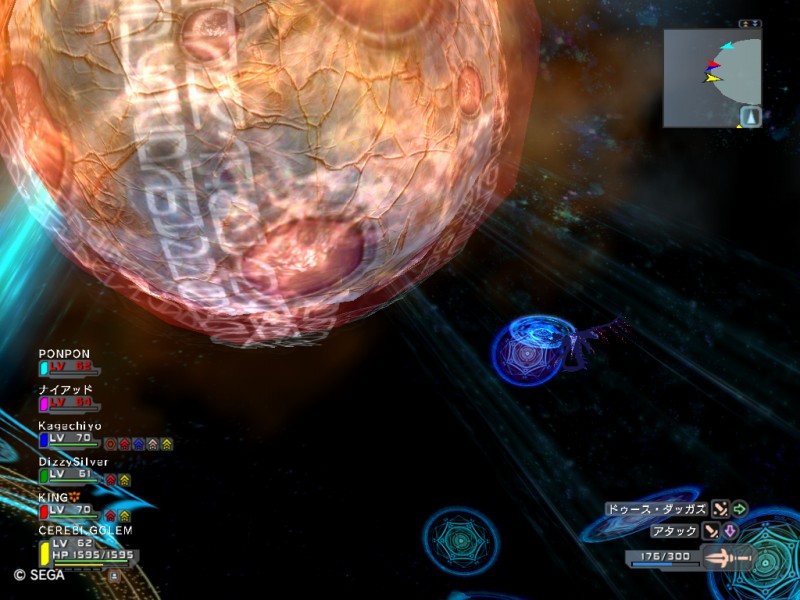Click the small status icon below CEREBI GOLEM's bars
This screenshot has width=800, height=600.
coord(114,575)
